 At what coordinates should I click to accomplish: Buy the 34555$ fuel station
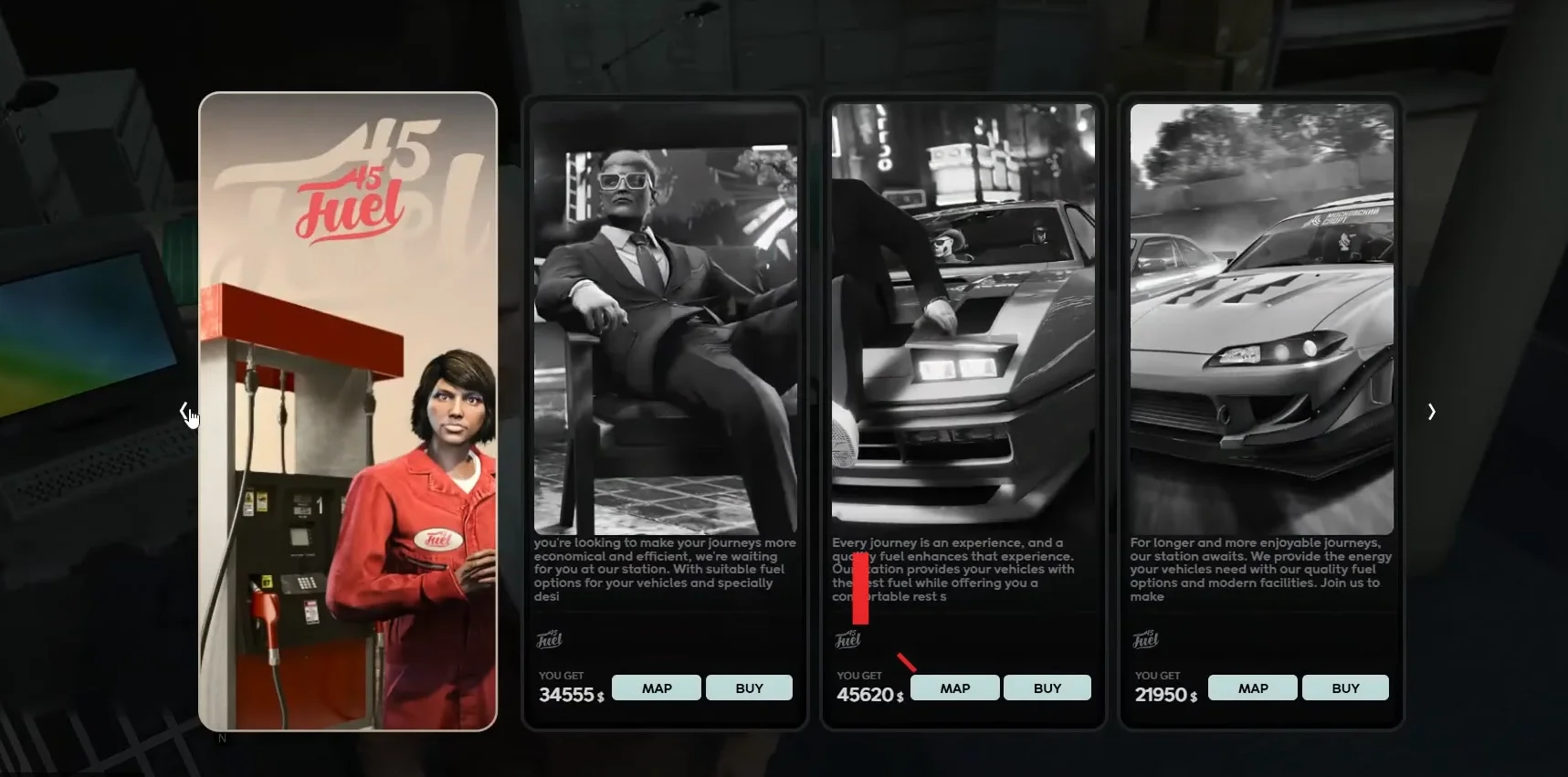tap(749, 688)
